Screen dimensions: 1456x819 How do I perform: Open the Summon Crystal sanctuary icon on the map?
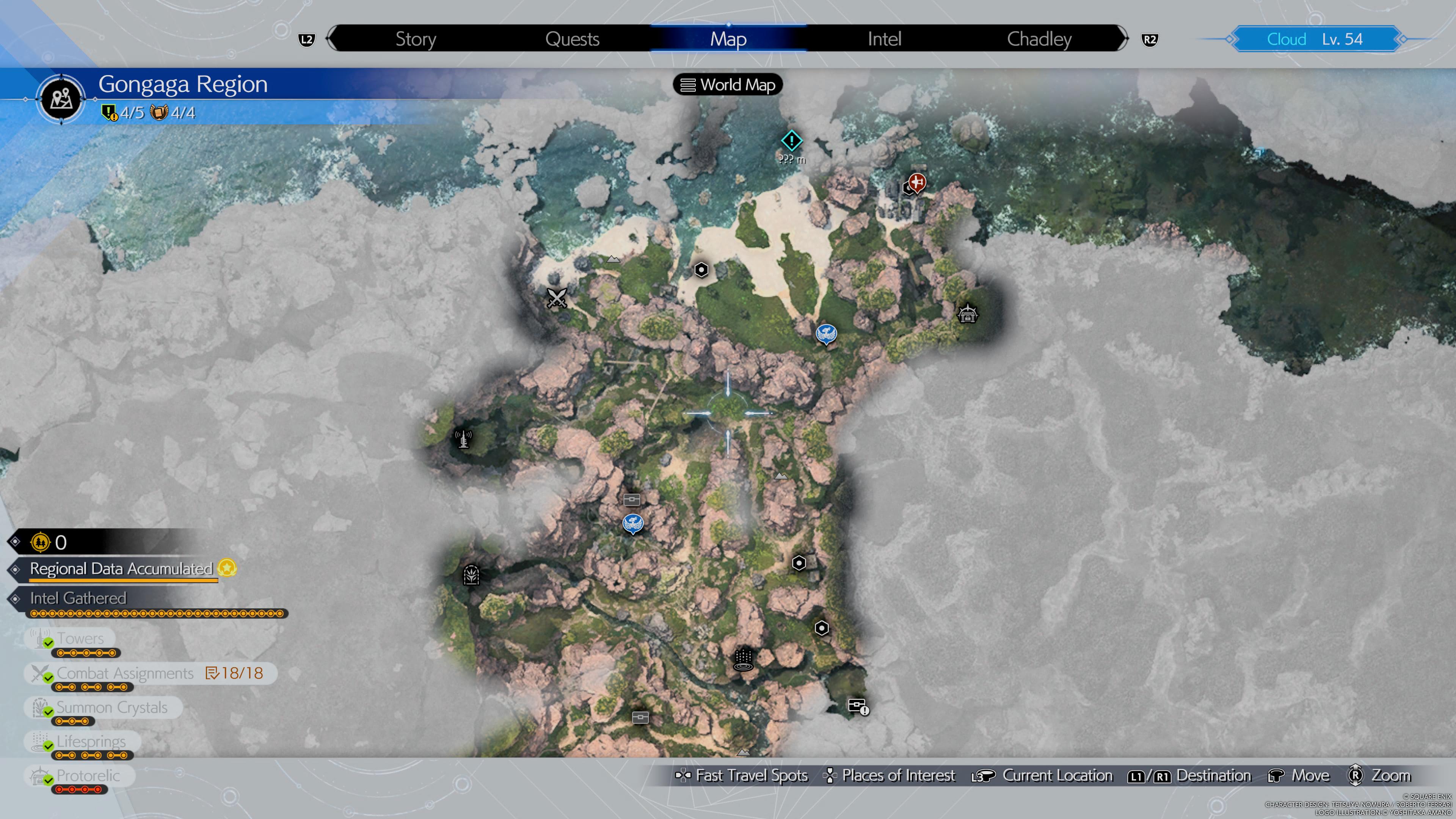click(471, 576)
